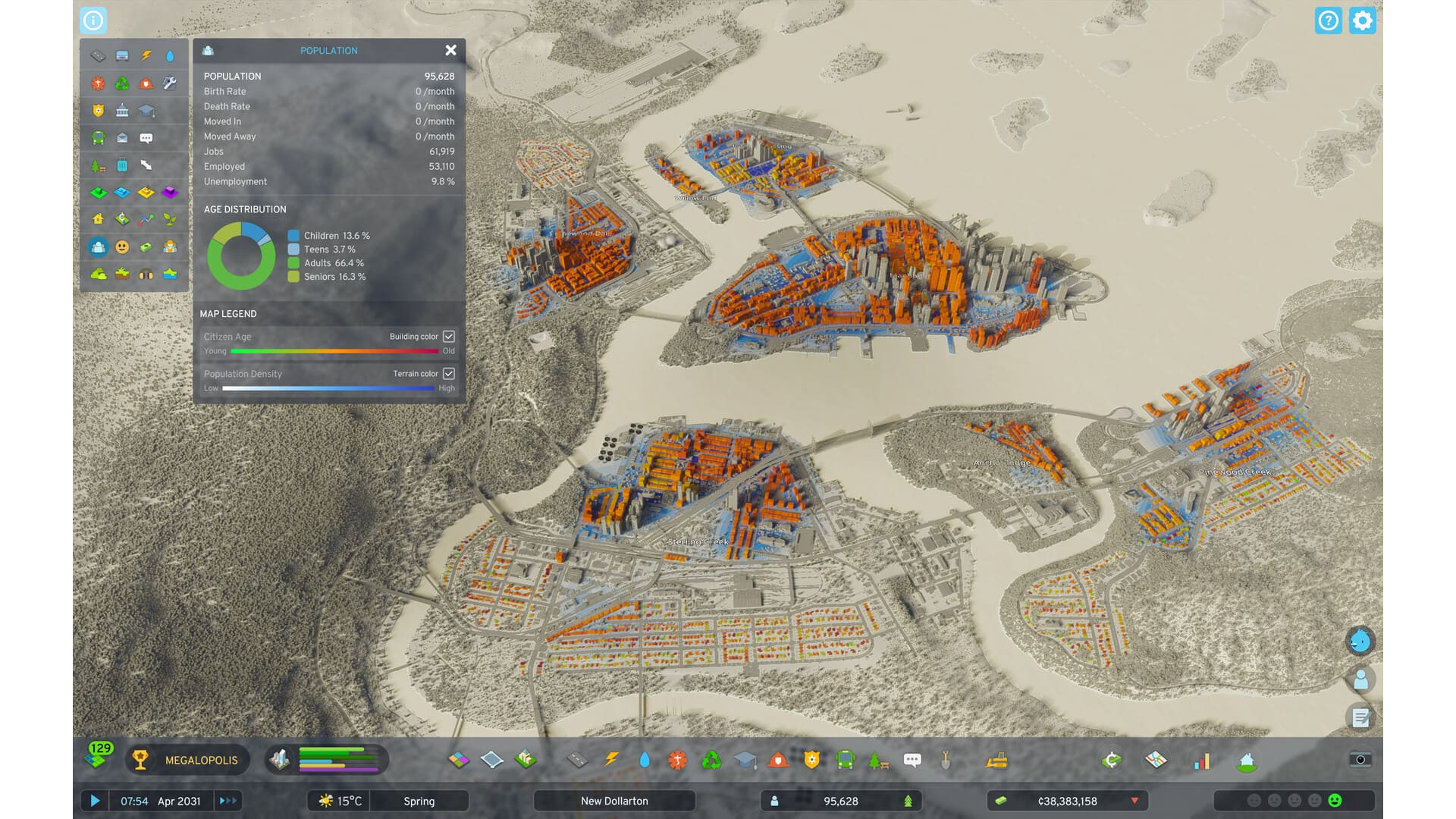This screenshot has height=819, width=1456.
Task: Open the education graduation cap info view
Action: [146, 111]
